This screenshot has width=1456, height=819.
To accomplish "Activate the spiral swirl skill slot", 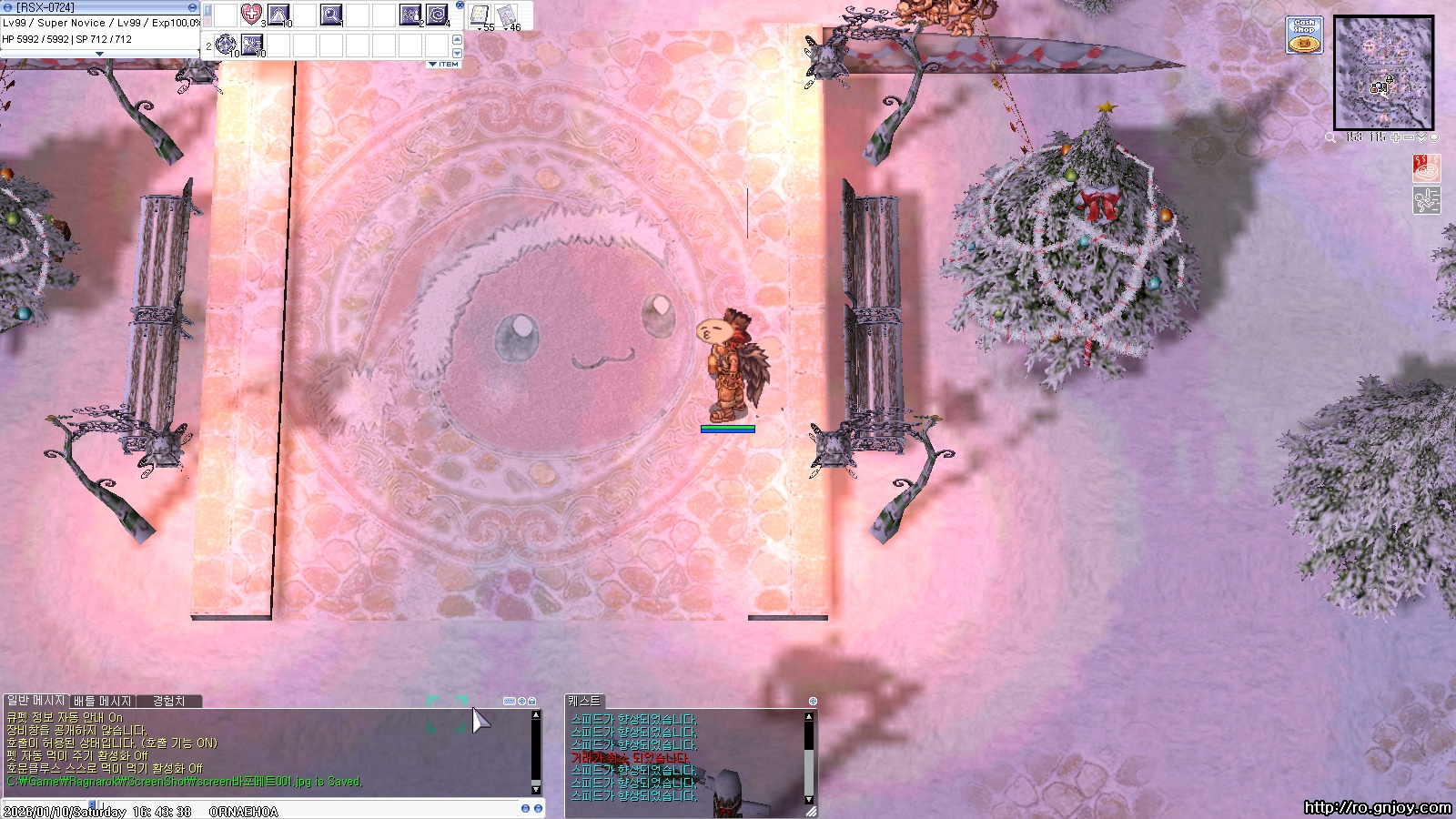I will [x=437, y=15].
